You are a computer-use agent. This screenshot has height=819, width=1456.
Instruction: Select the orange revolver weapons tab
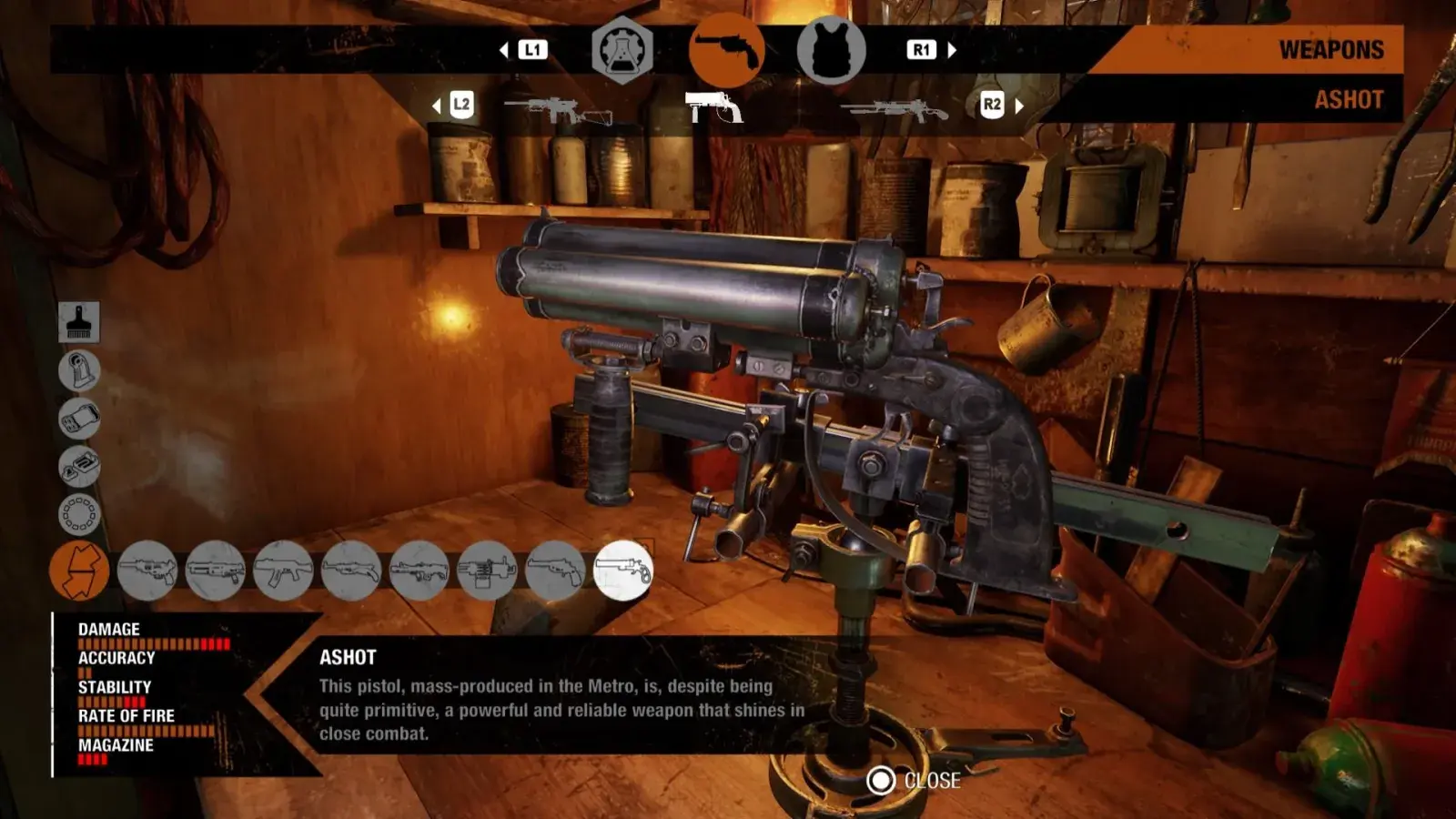(x=726, y=51)
